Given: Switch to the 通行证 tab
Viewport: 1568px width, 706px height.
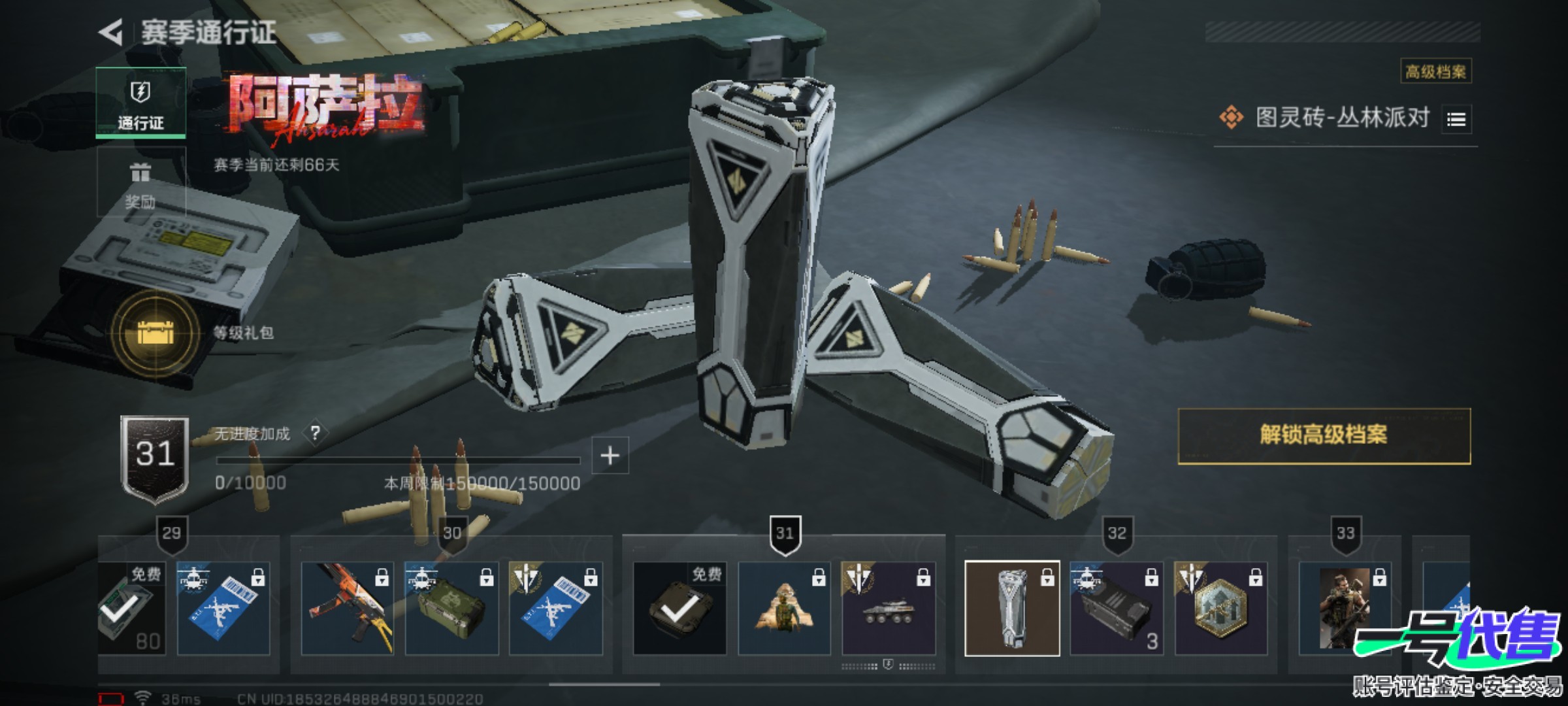Looking at the screenshot, I should click(140, 103).
